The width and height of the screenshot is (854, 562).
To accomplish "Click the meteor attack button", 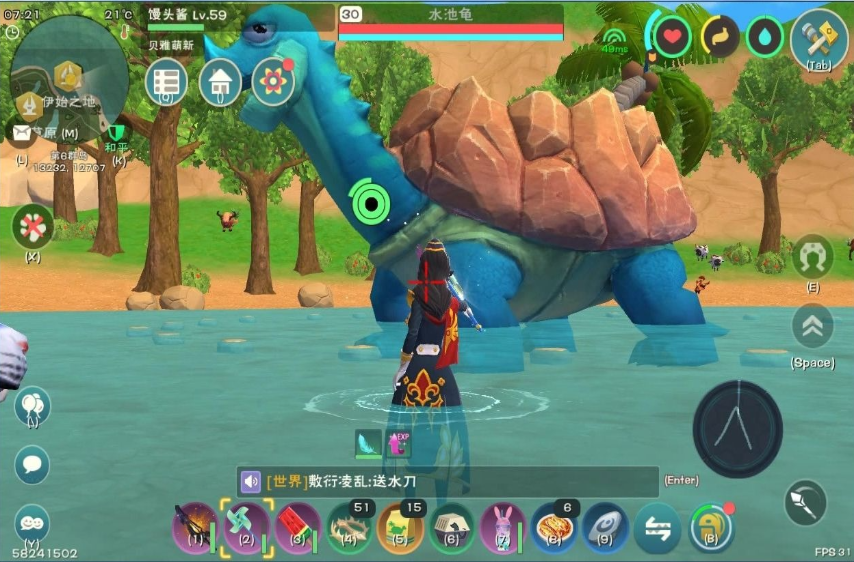I will (805, 501).
